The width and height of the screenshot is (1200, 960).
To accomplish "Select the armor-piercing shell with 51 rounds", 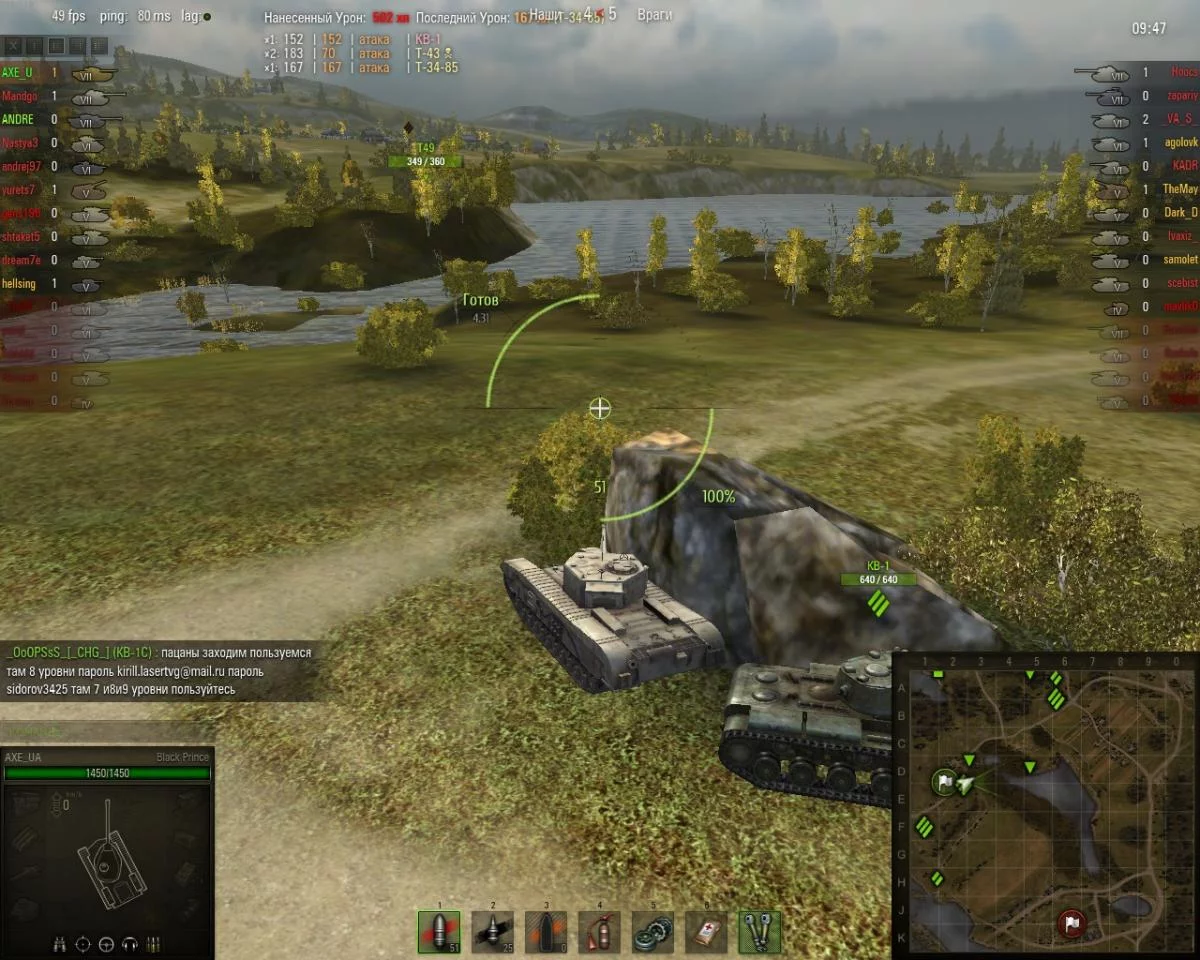I will (x=439, y=931).
